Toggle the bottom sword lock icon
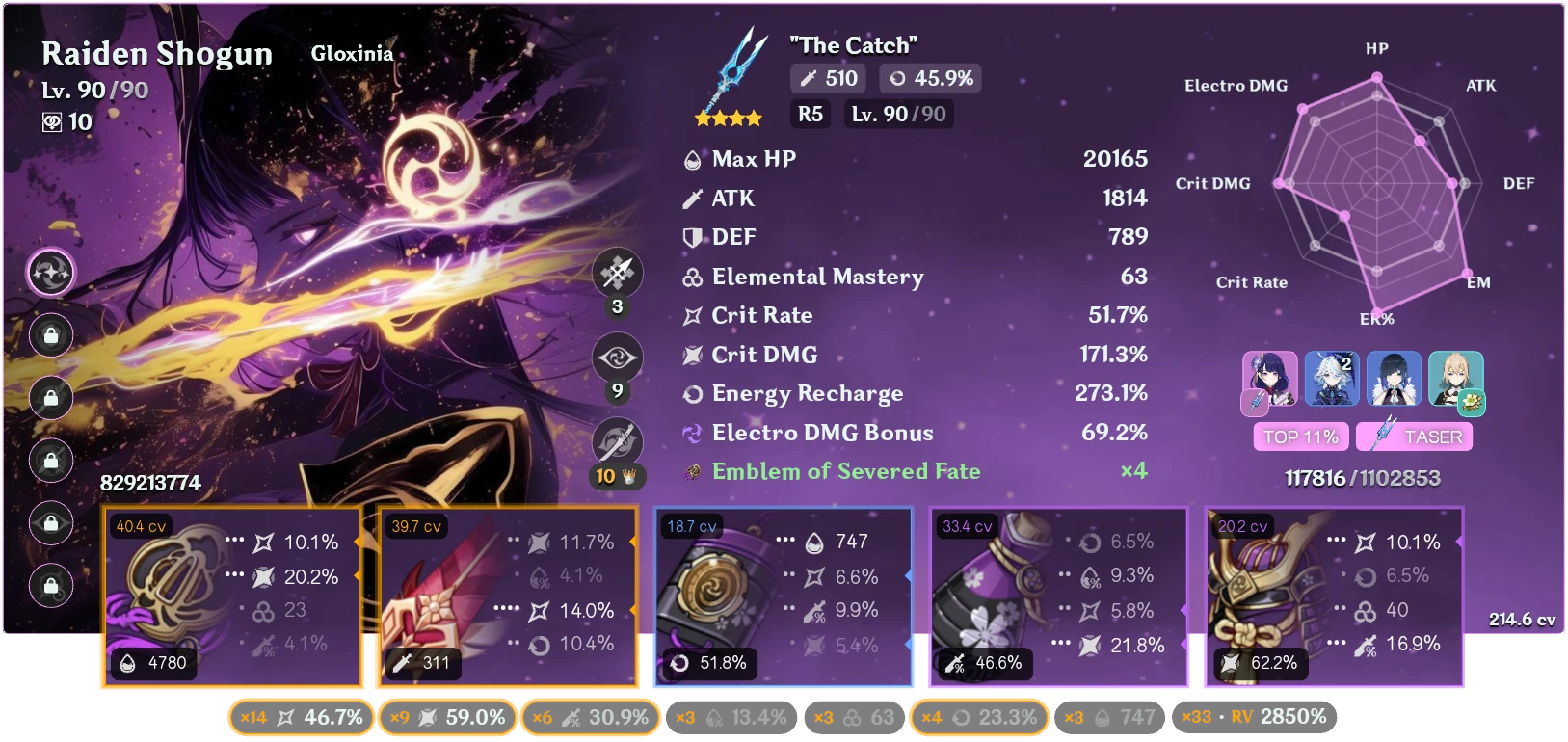1568x742 pixels. coord(50,586)
